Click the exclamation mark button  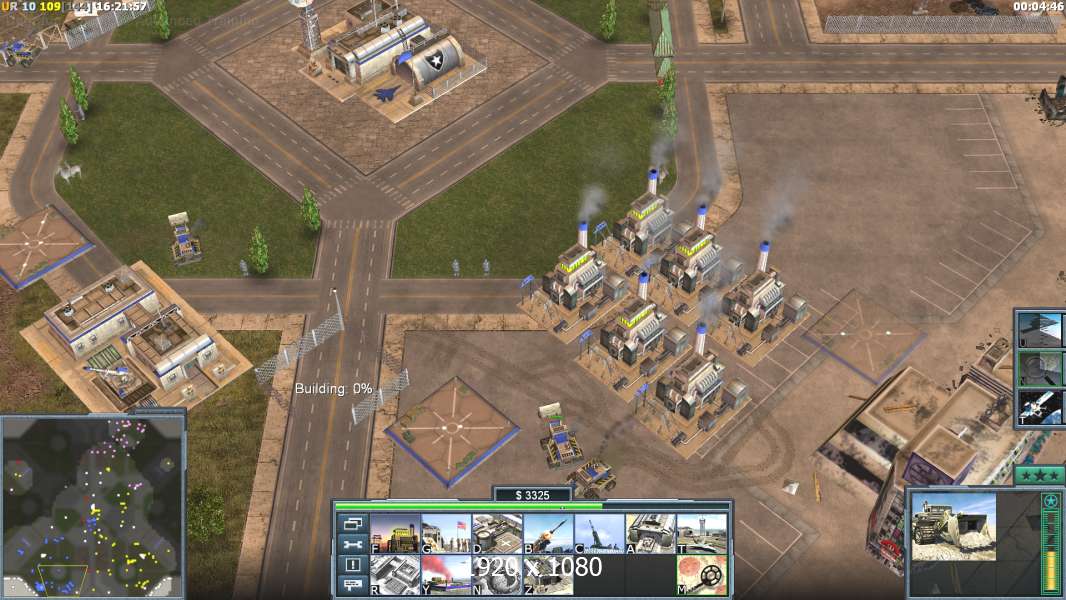pos(352,565)
